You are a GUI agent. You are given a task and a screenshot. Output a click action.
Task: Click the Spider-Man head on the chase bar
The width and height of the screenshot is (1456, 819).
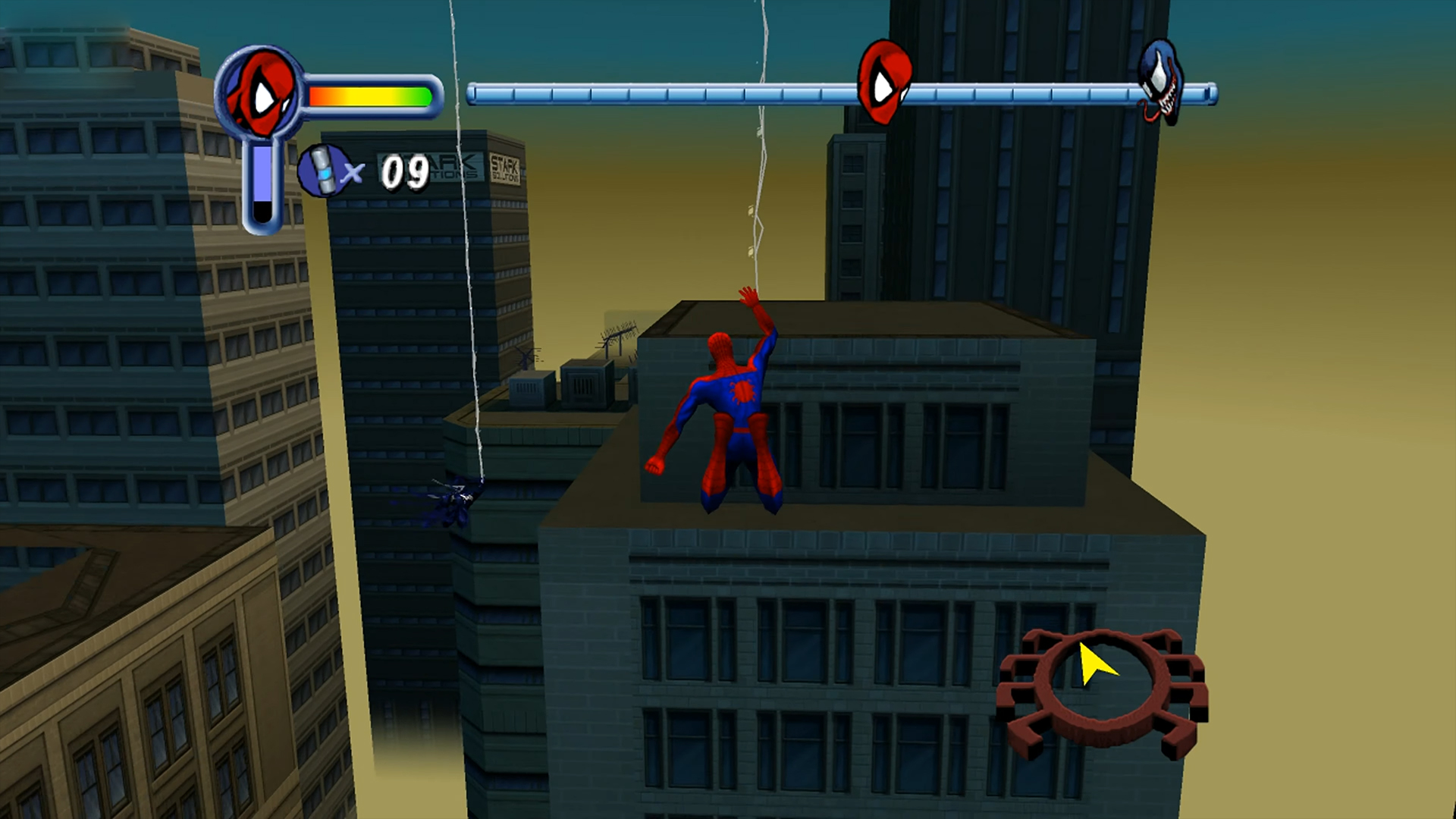[883, 82]
